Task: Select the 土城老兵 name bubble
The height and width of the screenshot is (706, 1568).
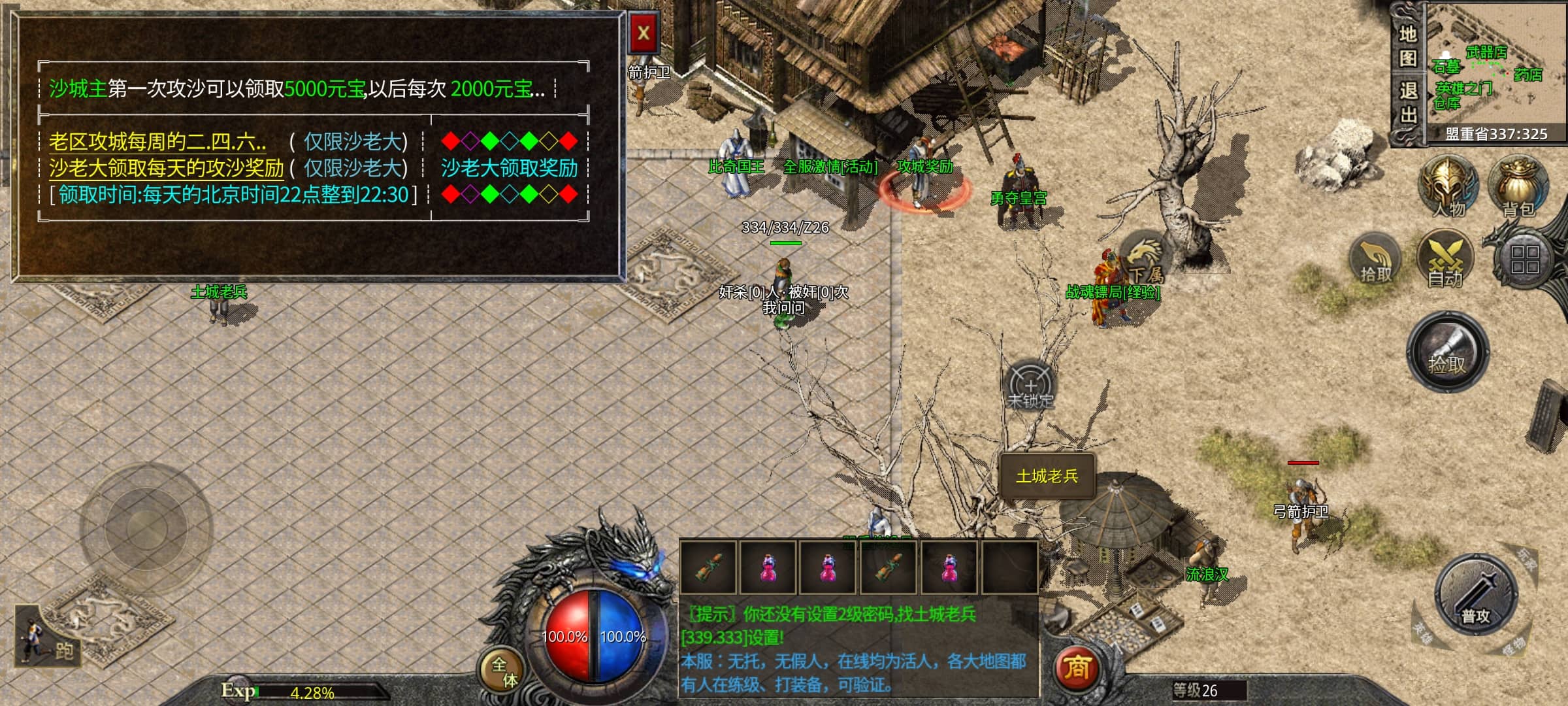Action: (x=1047, y=477)
